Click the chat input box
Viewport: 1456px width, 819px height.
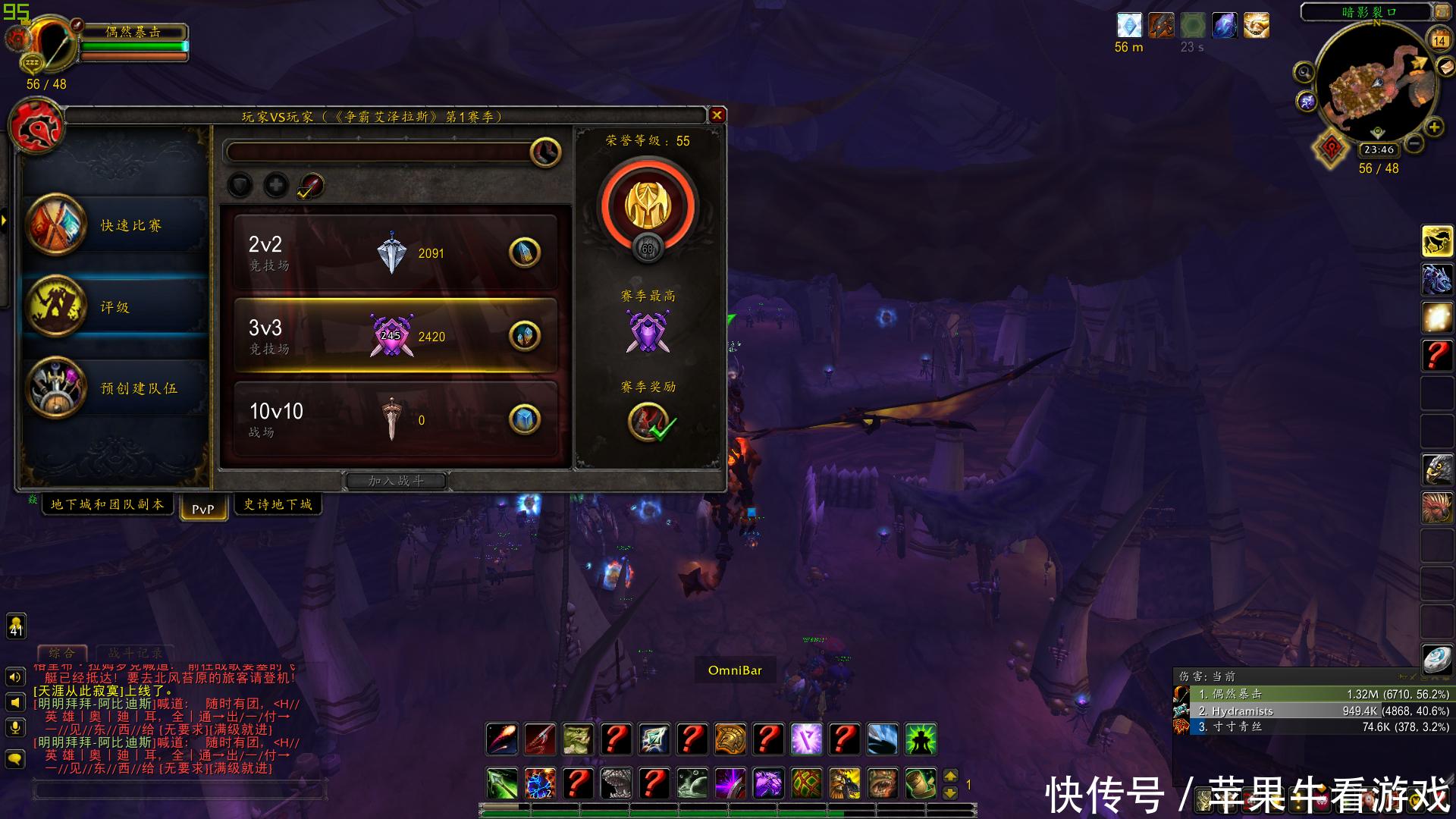[180, 790]
